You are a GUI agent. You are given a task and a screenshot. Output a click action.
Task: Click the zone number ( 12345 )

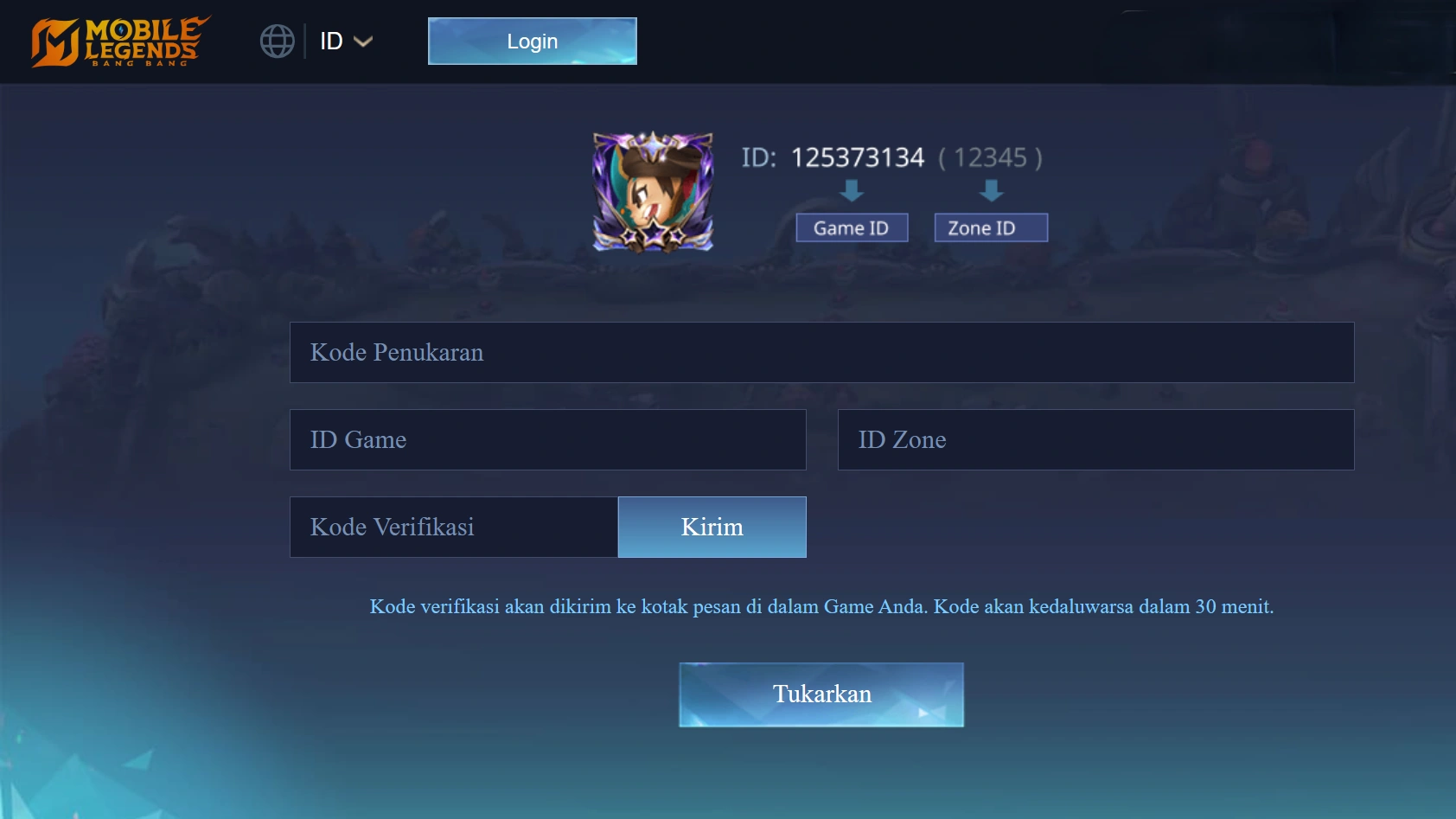pos(990,157)
